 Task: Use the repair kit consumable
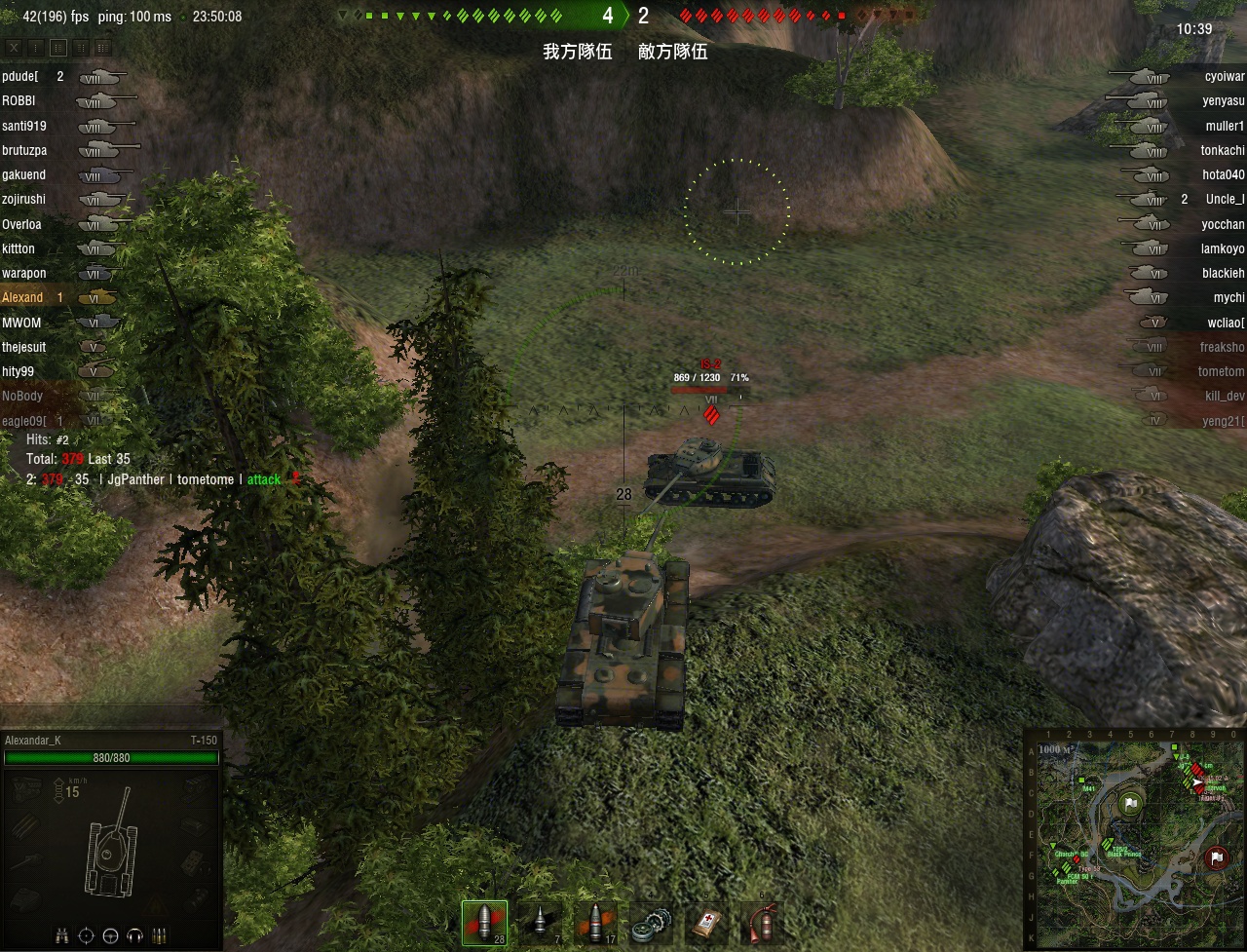(649, 923)
